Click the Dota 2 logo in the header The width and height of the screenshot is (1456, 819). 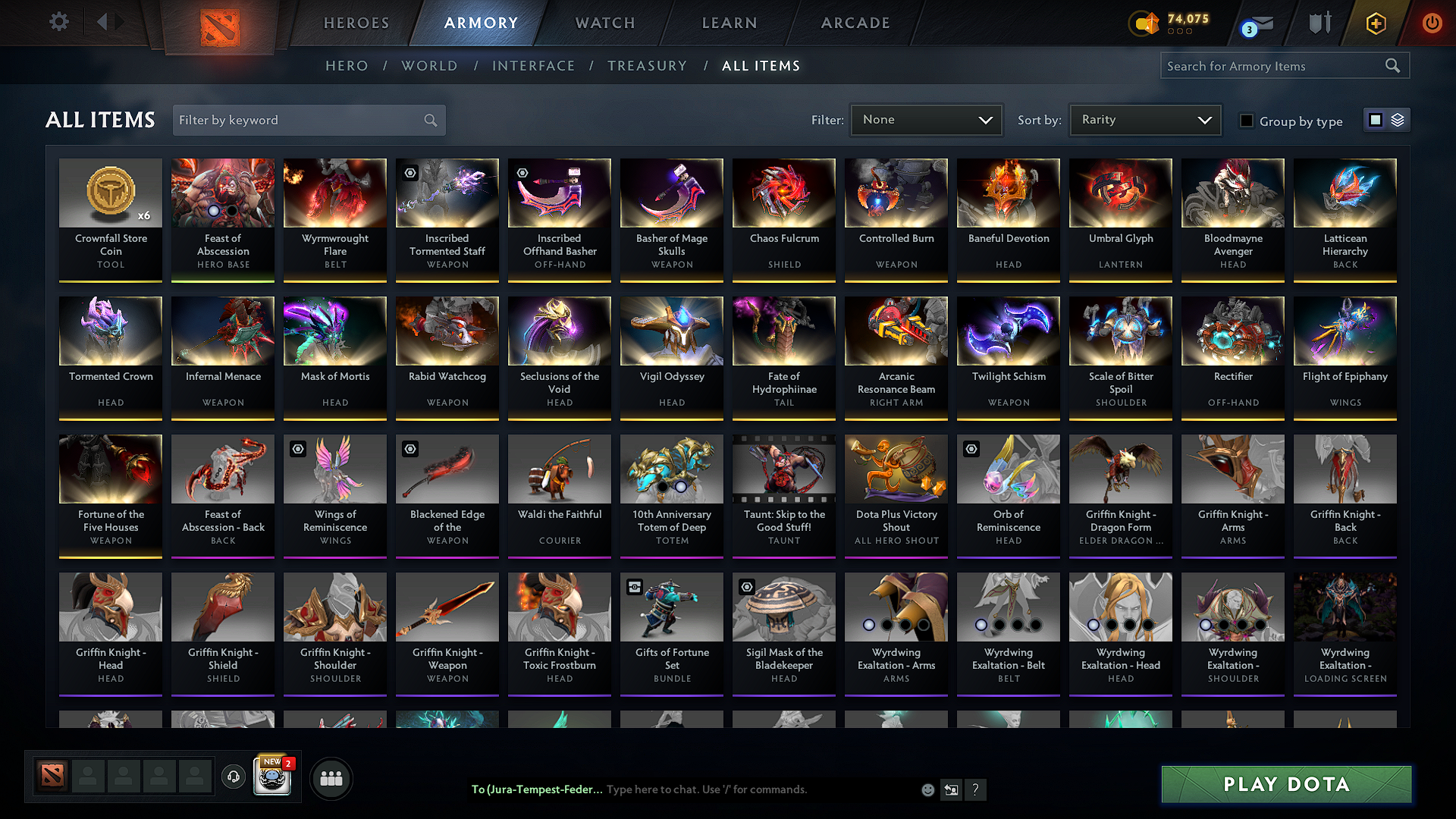221,23
